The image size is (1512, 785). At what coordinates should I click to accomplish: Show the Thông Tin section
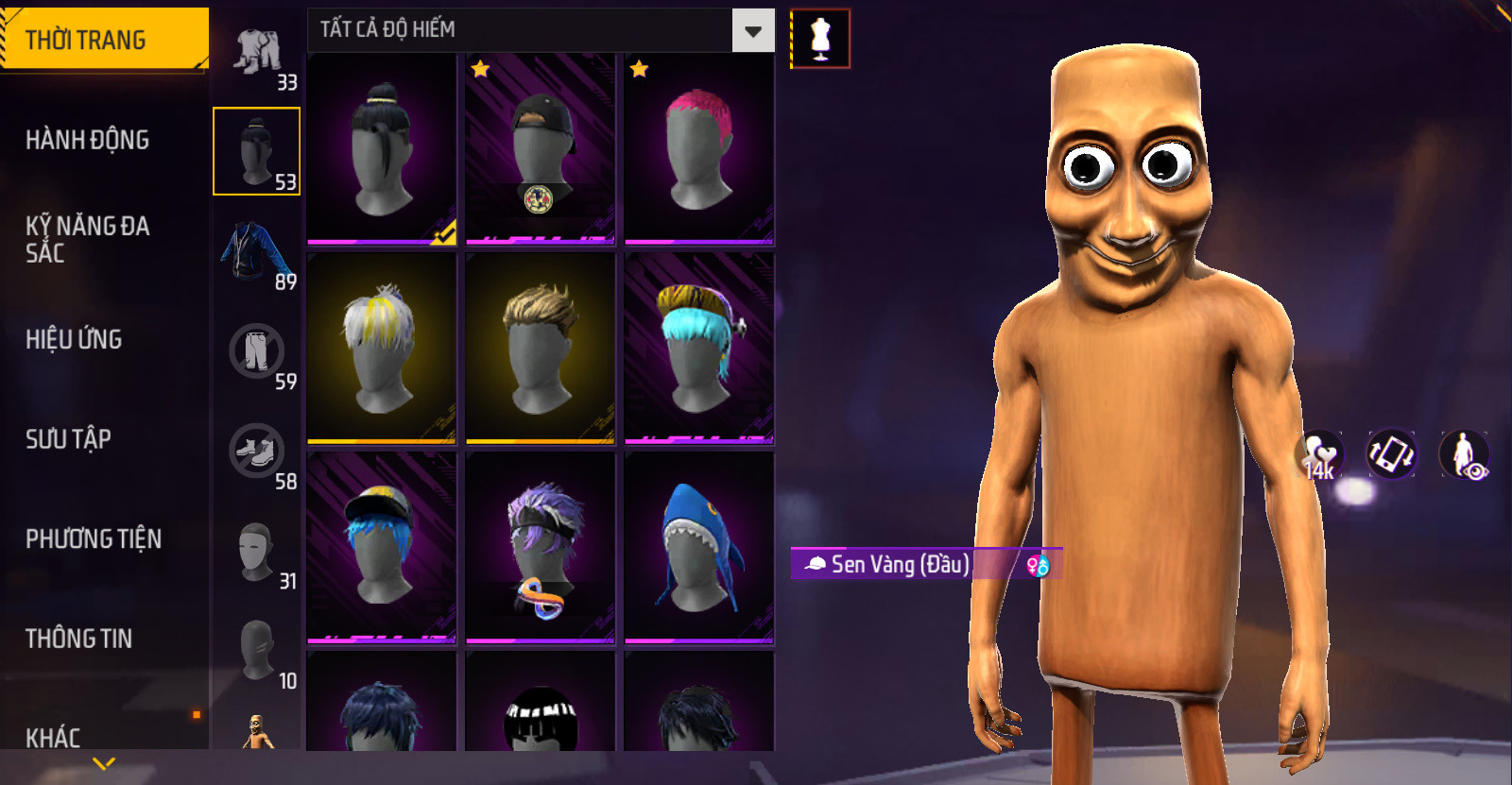click(78, 639)
